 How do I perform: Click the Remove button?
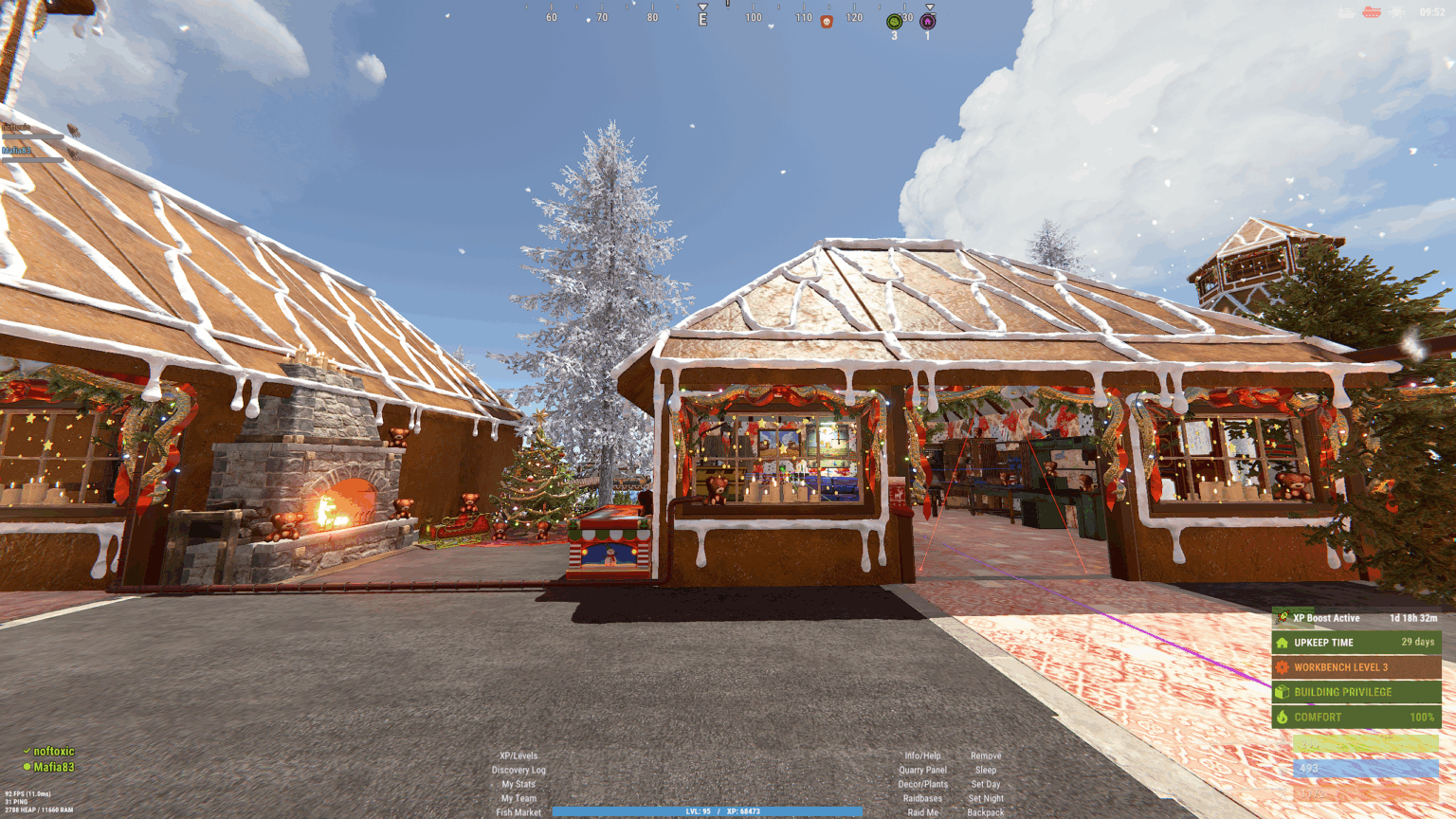tap(986, 755)
